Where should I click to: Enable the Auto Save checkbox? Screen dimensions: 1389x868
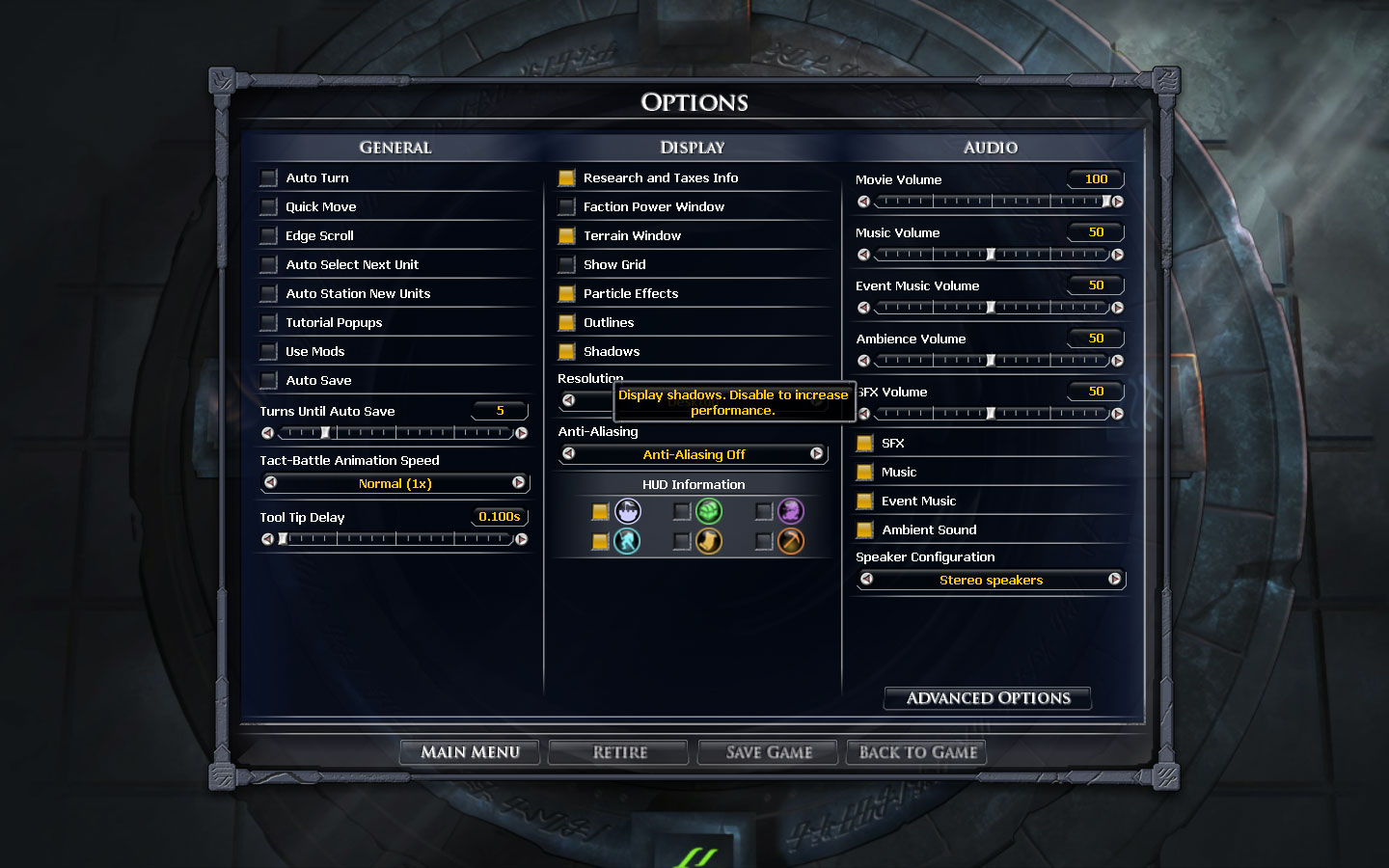269,381
